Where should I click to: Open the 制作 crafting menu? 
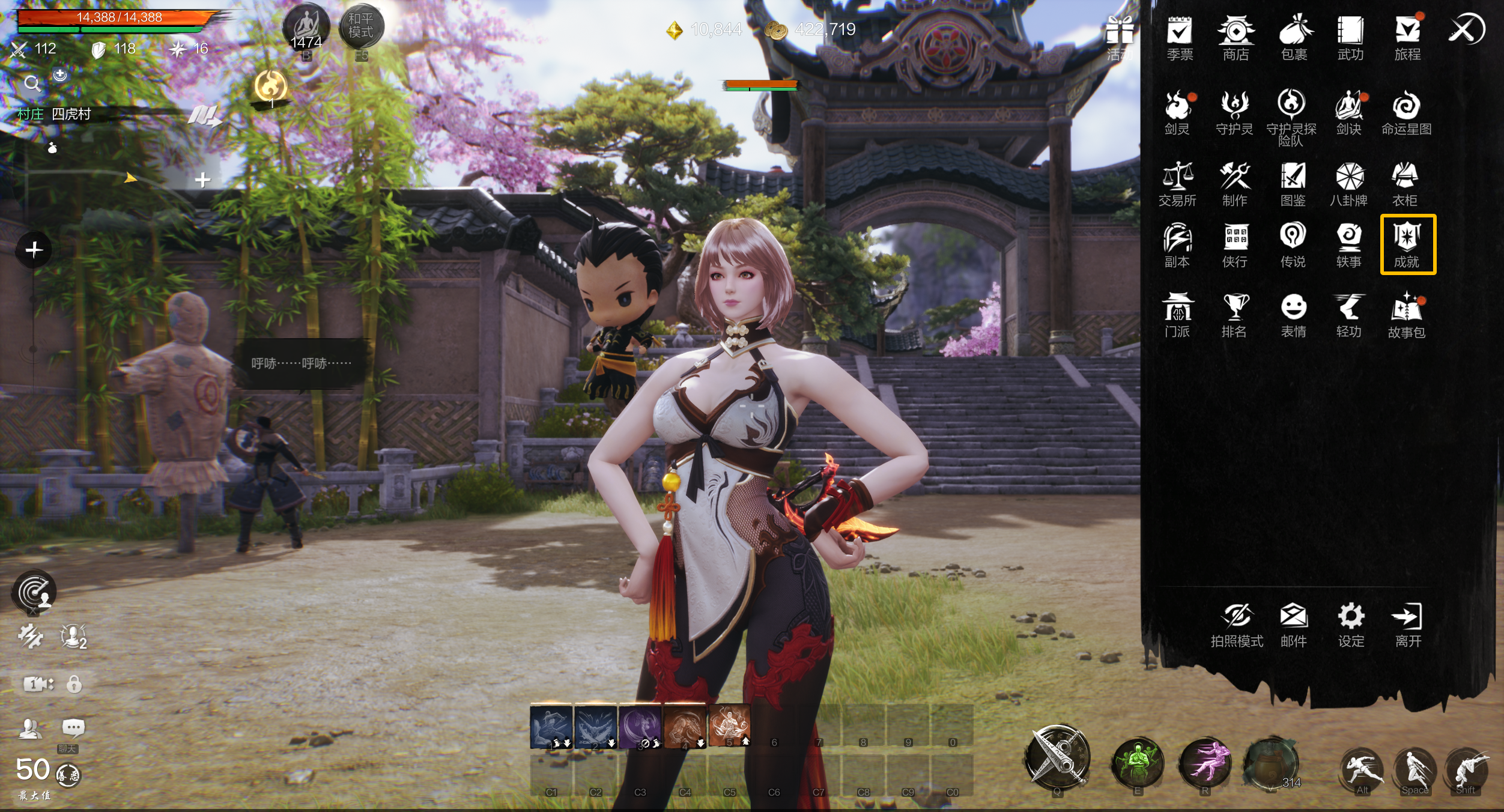(1234, 184)
